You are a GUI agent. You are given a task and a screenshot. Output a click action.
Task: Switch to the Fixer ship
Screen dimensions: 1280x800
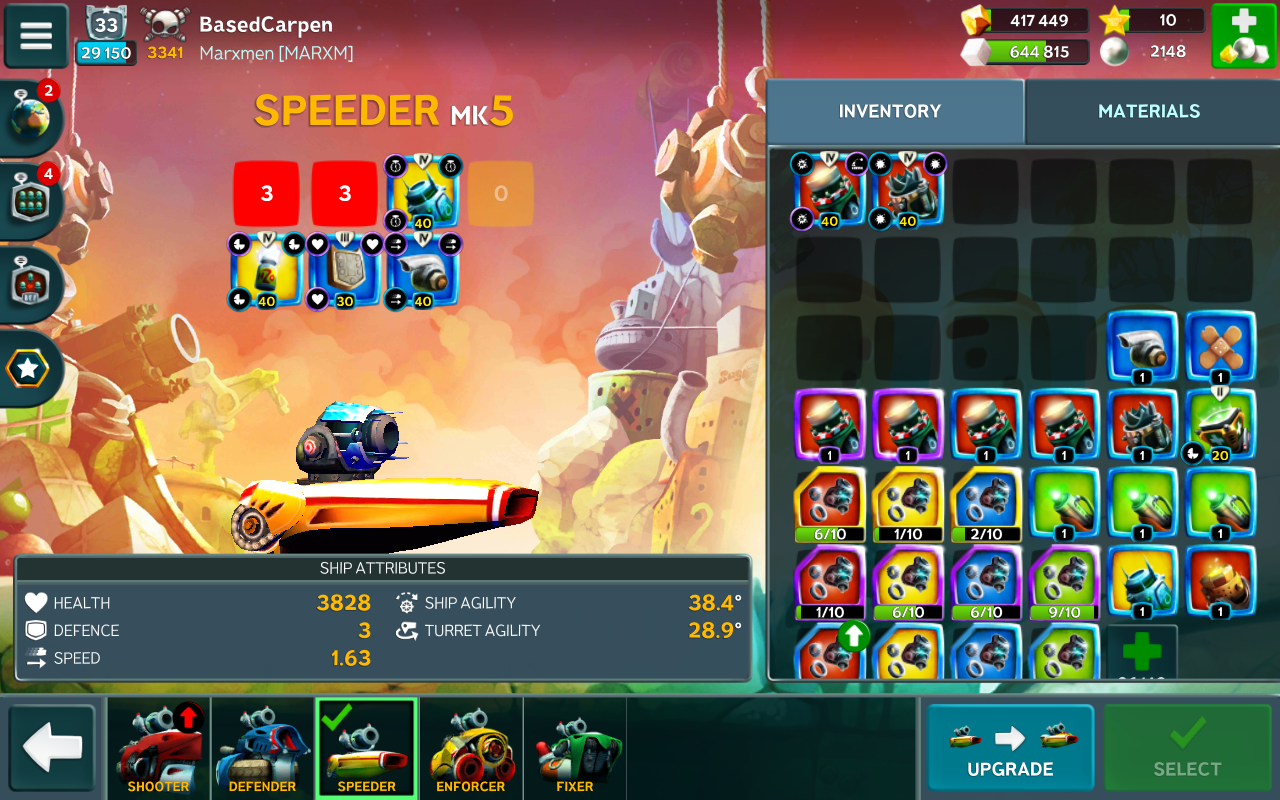click(x=575, y=748)
